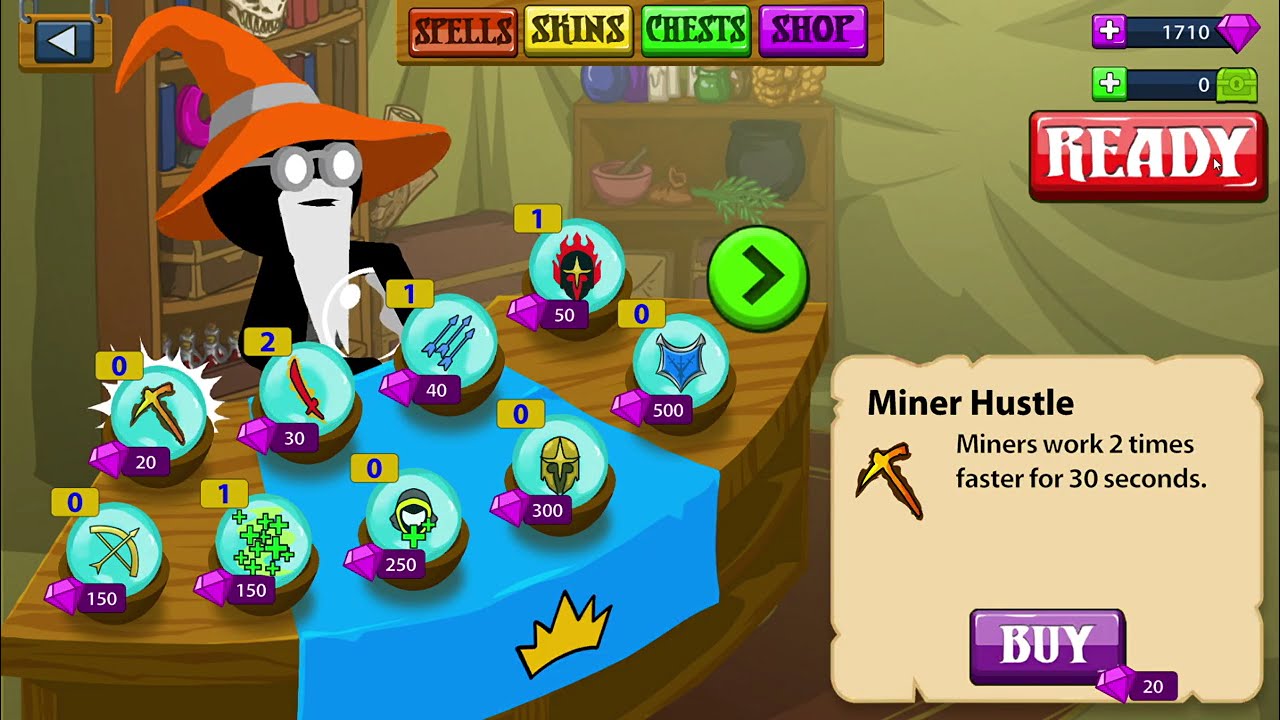Select the triple arrows spell orb
This screenshot has height=720, width=1280.
point(447,342)
